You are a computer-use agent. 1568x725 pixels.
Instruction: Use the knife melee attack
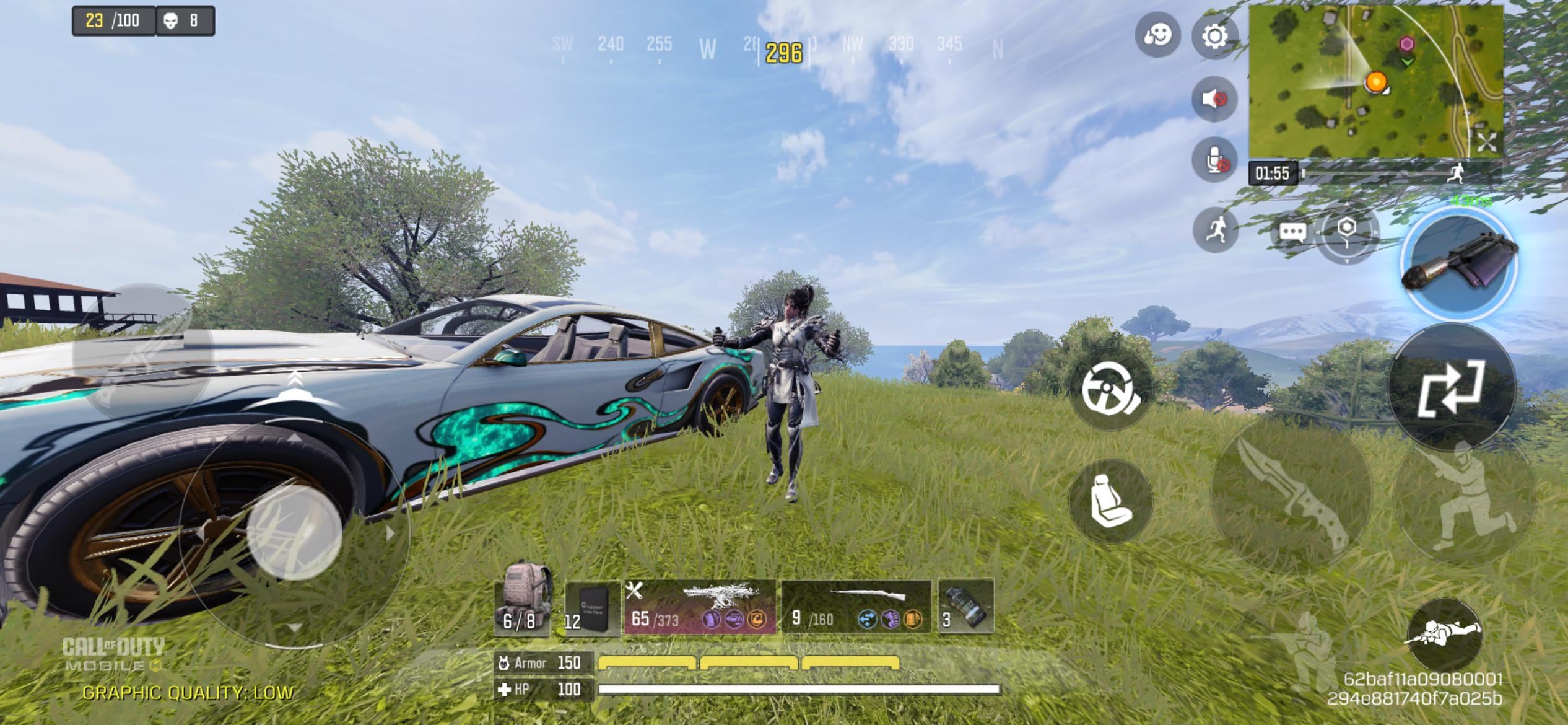(x=1291, y=493)
